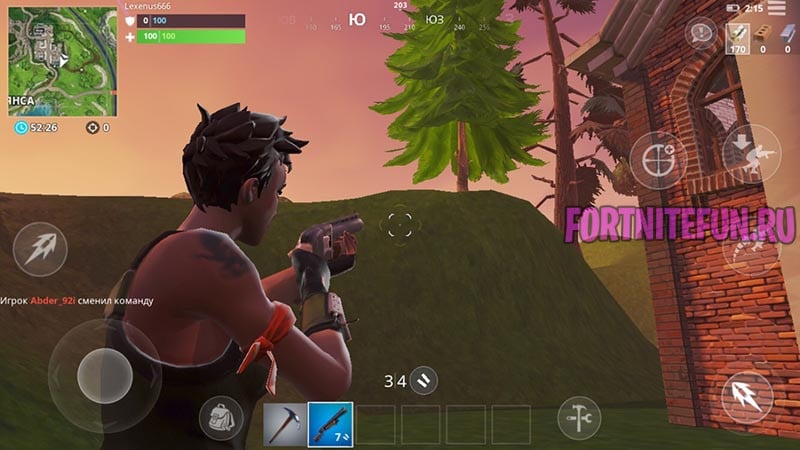The image size is (800, 450).
Task: Select the shotgun hotbar slot
Action: 330,424
